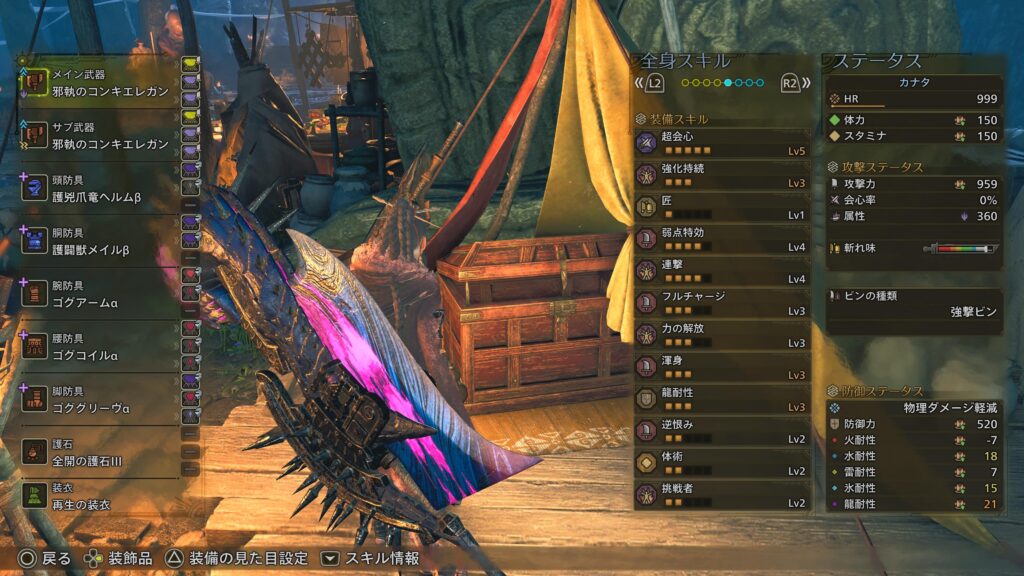Image resolution: width=1024 pixels, height=576 pixels.
Task: Select the メイン武器 main weapon slot
Action: click(100, 83)
